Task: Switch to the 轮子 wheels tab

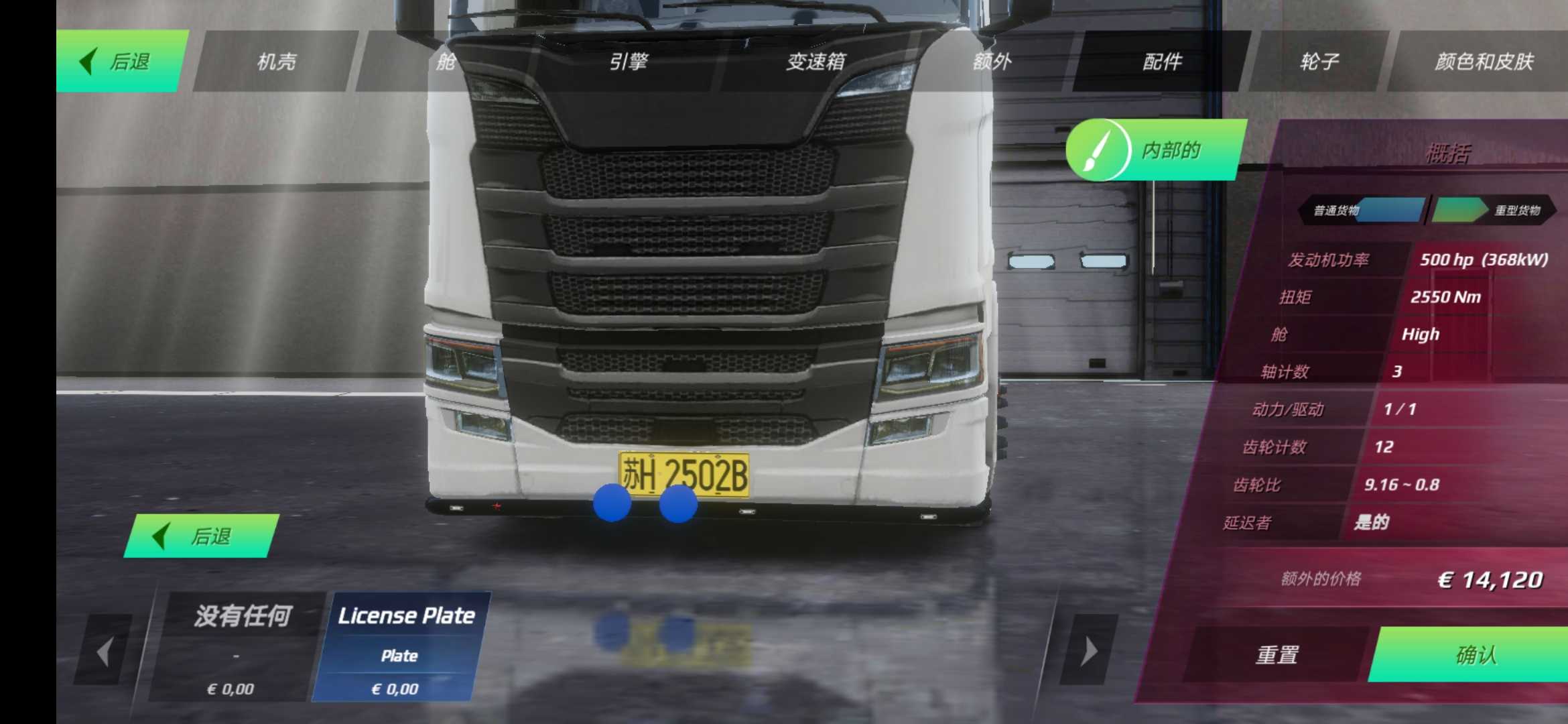Action: tap(1319, 62)
